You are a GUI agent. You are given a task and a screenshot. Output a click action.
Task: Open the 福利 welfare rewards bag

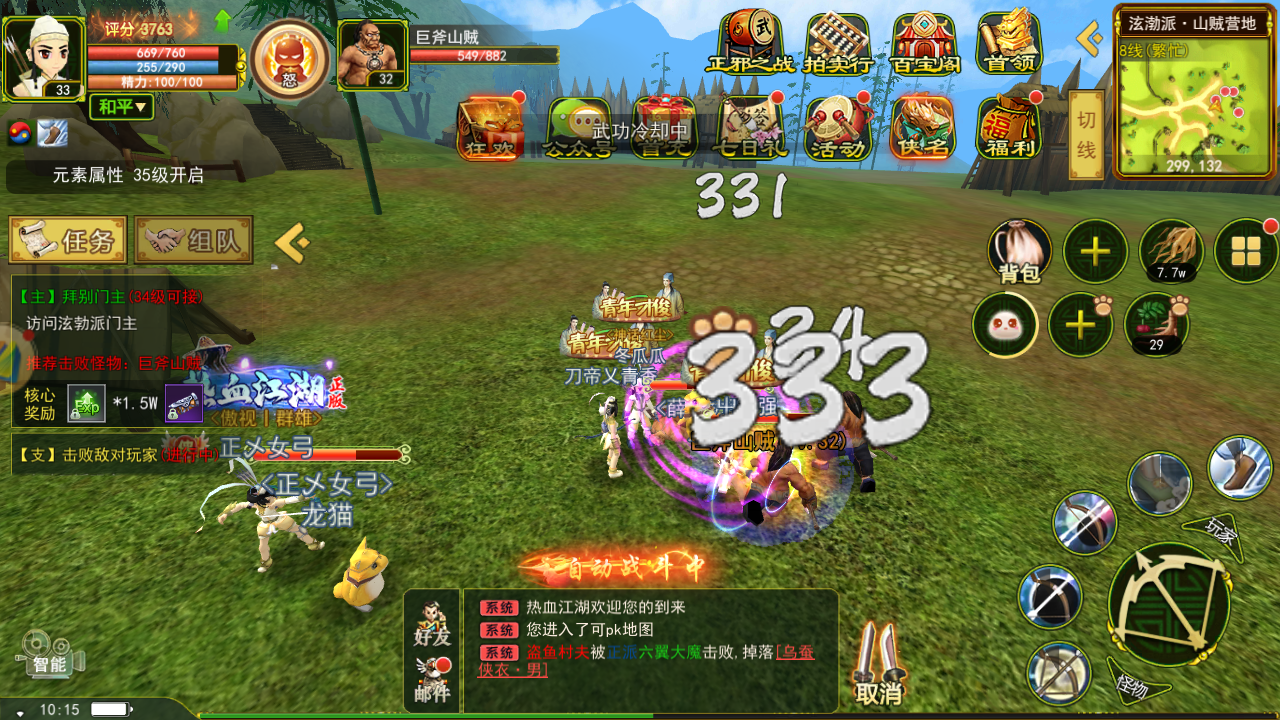point(1009,128)
